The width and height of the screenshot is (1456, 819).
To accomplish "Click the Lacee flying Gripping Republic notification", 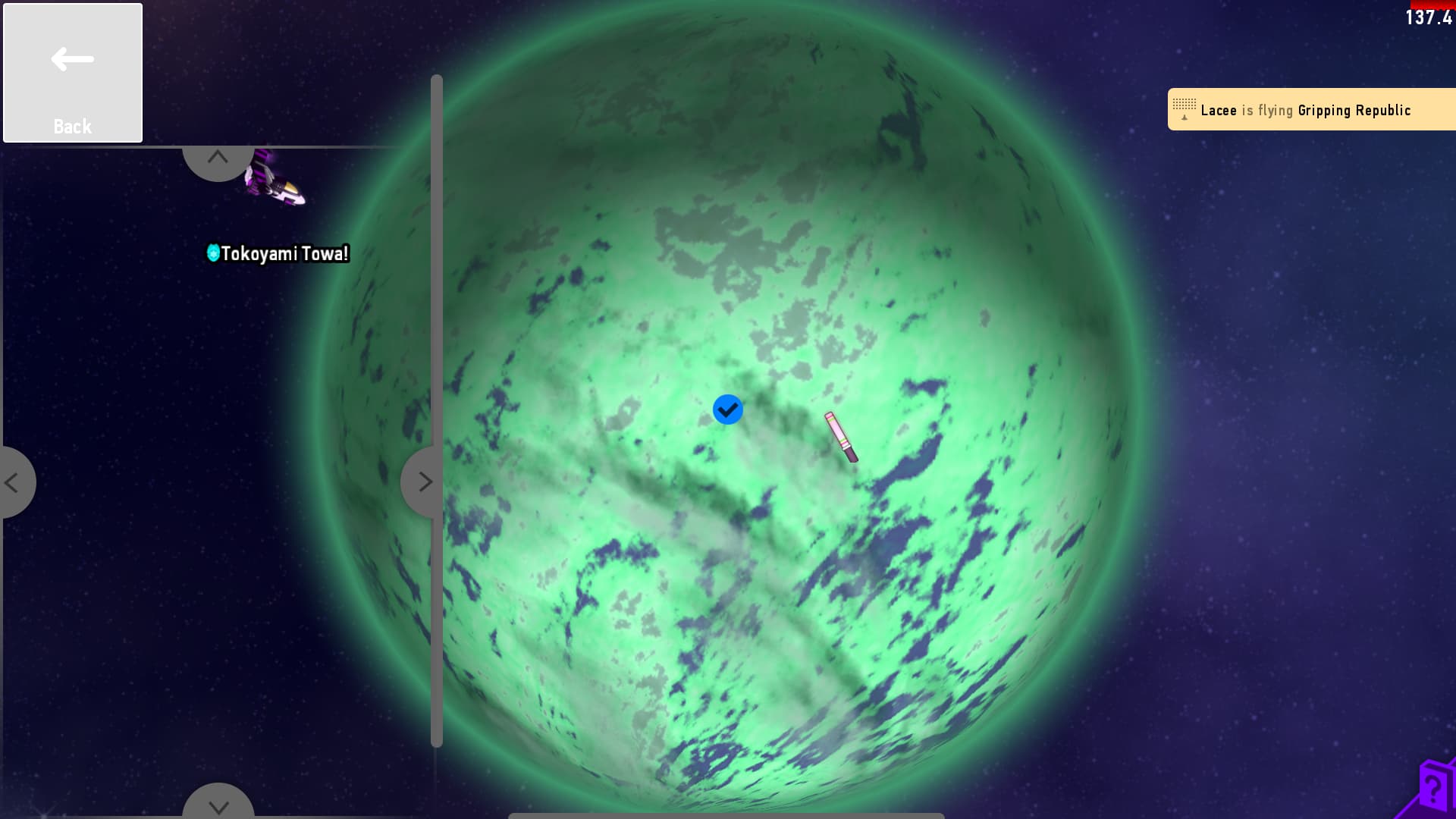I will [x=1310, y=110].
